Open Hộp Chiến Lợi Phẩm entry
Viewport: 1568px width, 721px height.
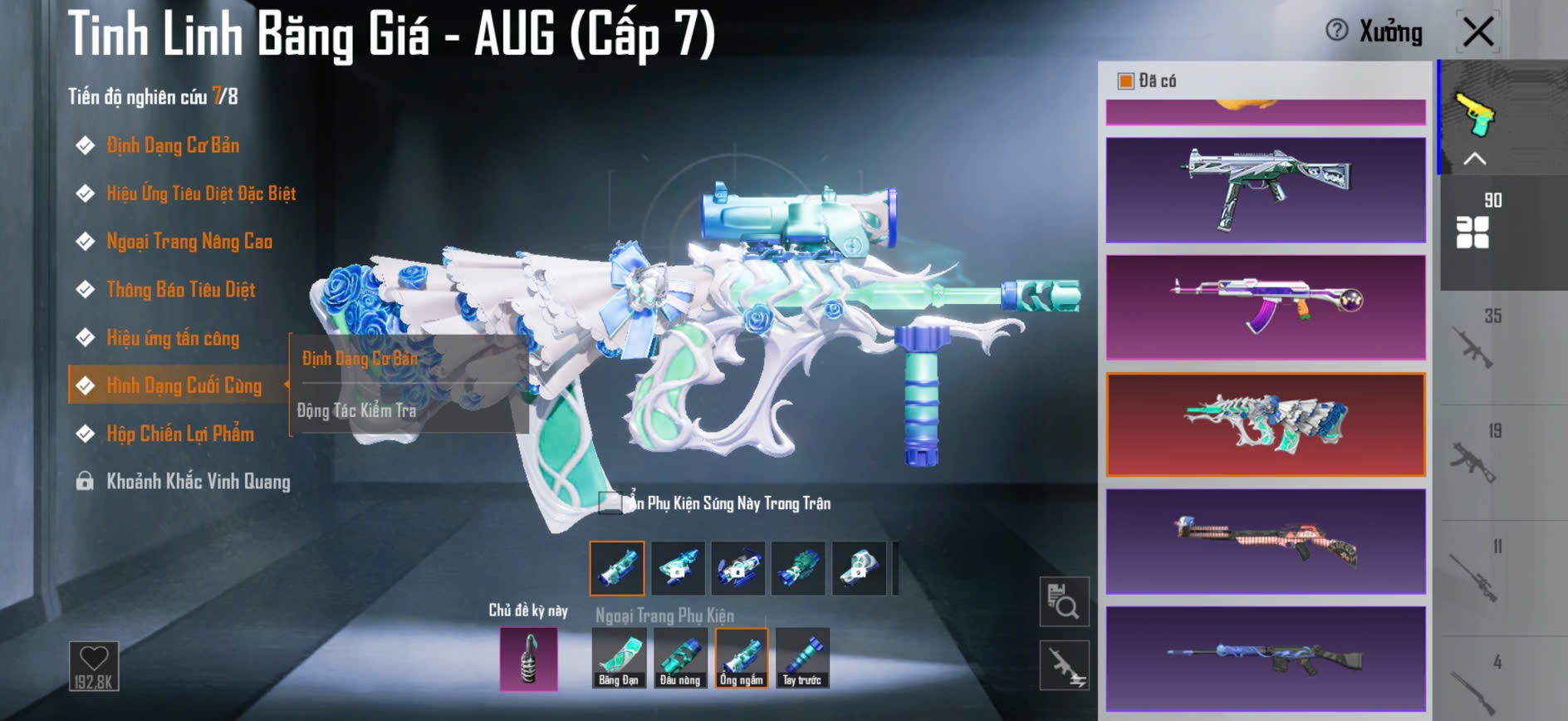coord(180,434)
